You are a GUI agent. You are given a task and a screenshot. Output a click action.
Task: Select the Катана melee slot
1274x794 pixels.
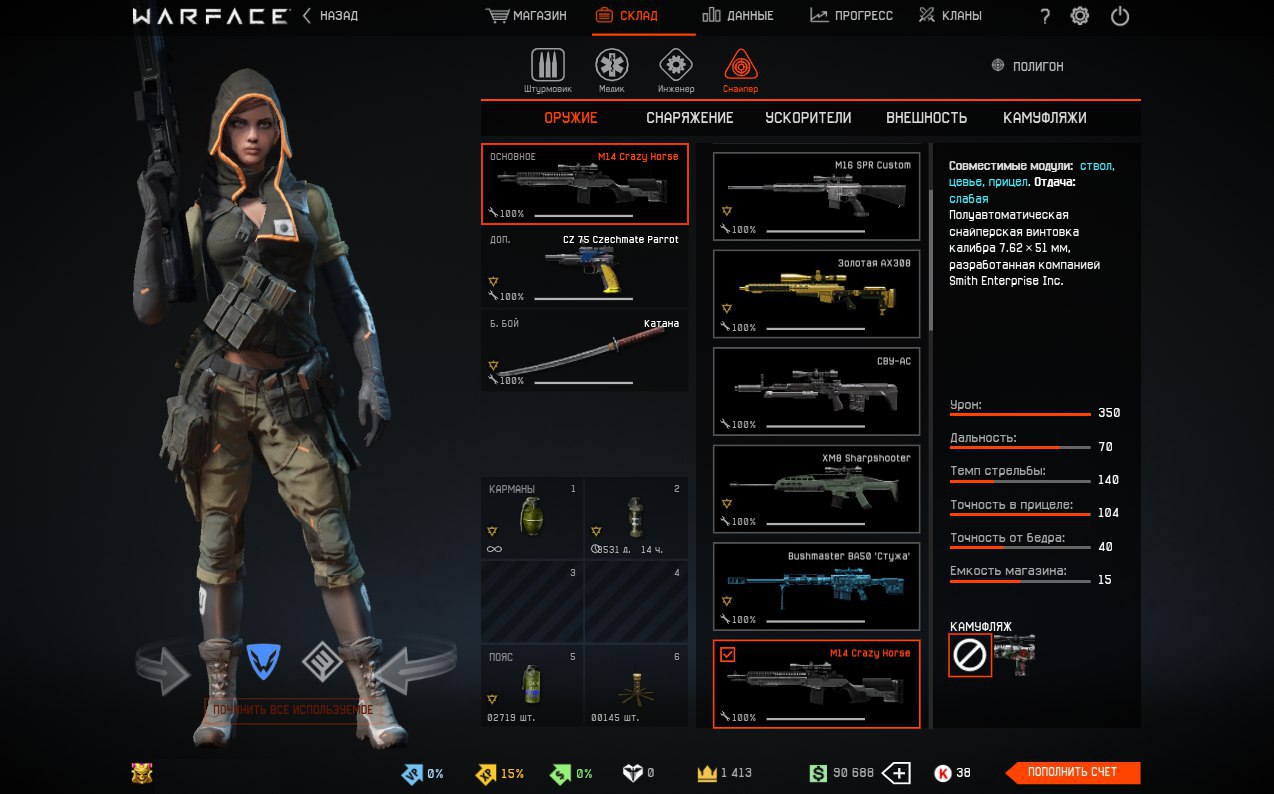[x=585, y=351]
